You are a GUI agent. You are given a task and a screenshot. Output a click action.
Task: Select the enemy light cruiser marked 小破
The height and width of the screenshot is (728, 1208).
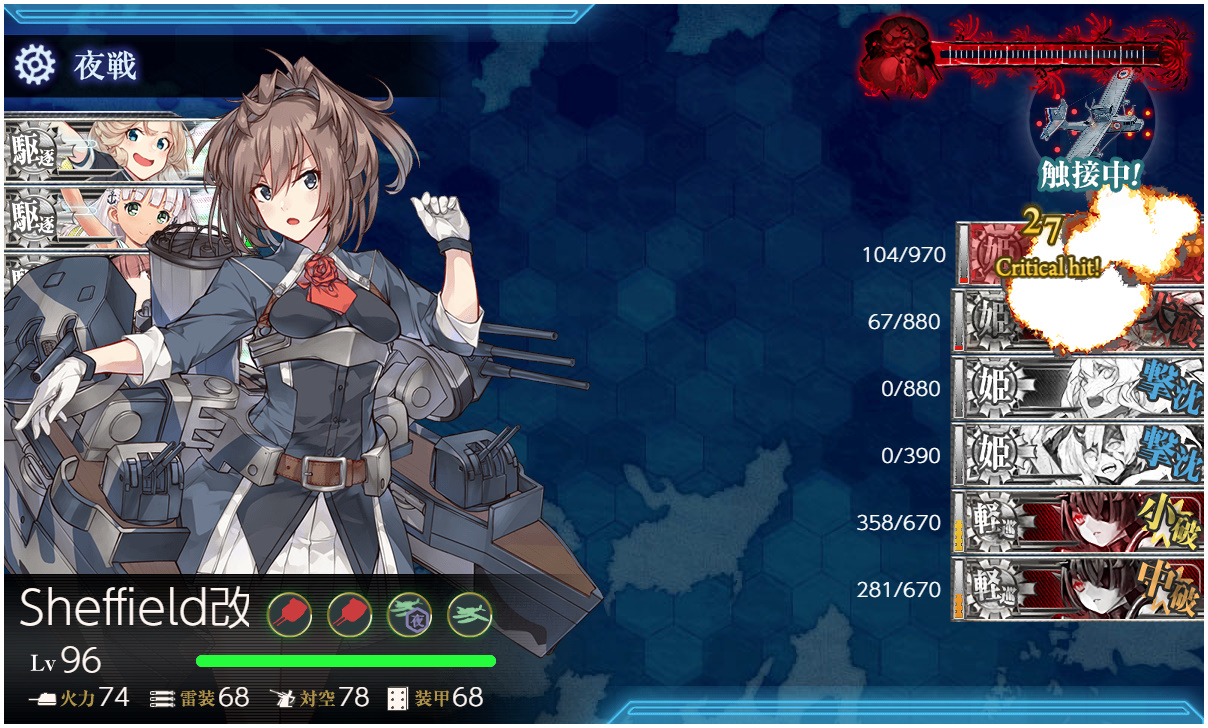coord(1076,523)
